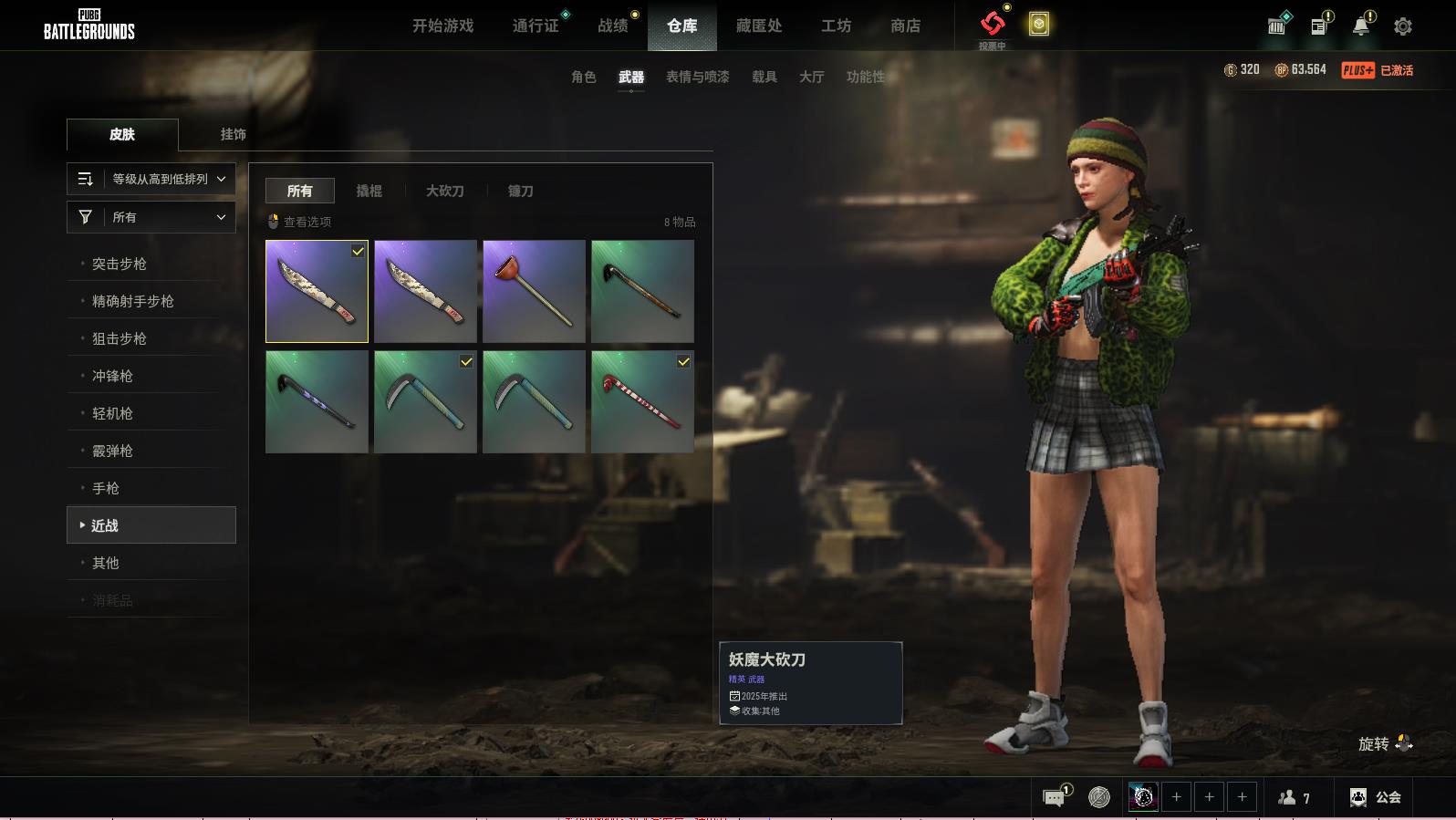Viewport: 1456px width, 820px height.
Task: Open the 所有 filter dropdown
Action: (151, 217)
